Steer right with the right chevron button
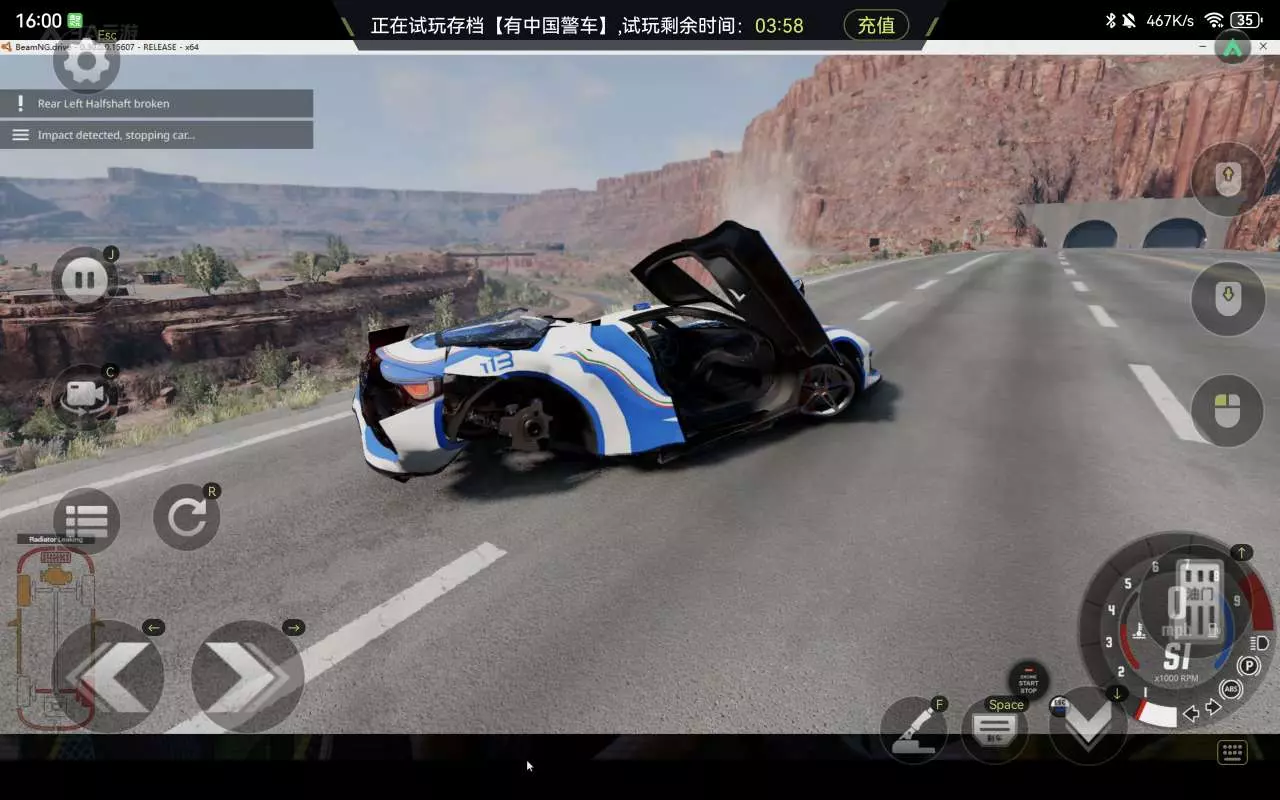 247,676
